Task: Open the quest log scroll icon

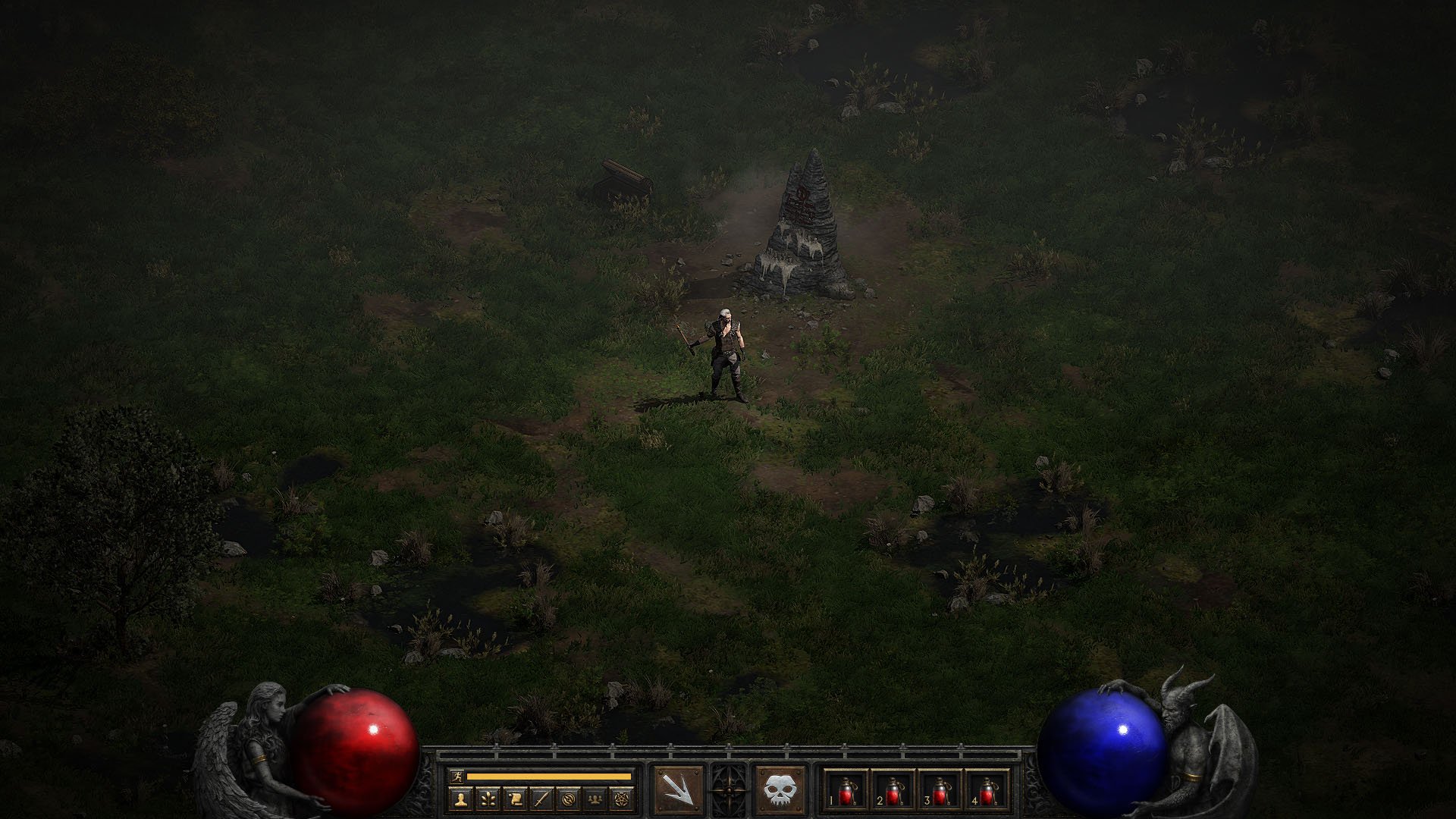Action: click(x=514, y=799)
